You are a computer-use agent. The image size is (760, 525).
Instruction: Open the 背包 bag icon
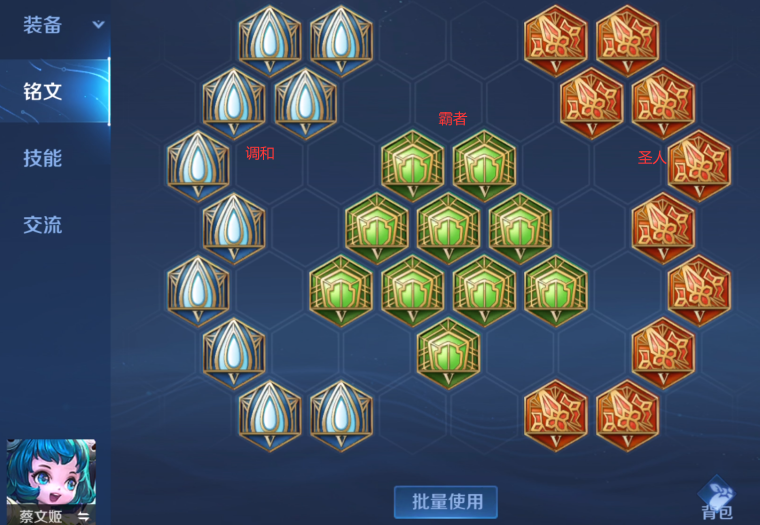[717, 497]
